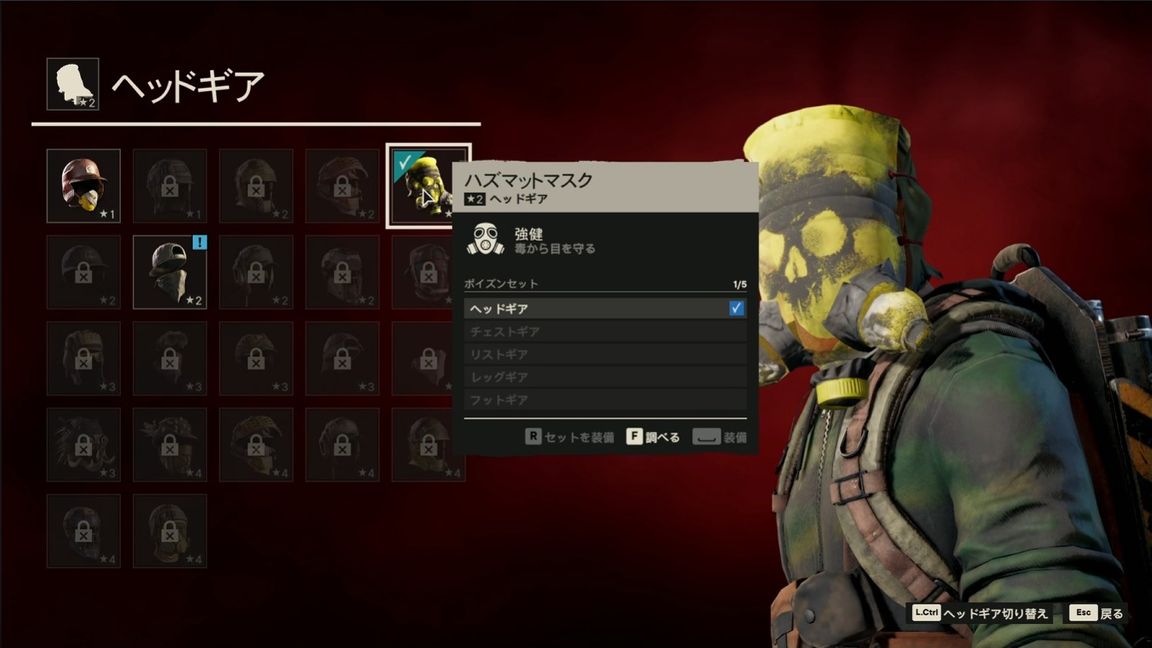This screenshot has width=1152, height=648.
Task: Click the 装備 equip button
Action: point(720,437)
